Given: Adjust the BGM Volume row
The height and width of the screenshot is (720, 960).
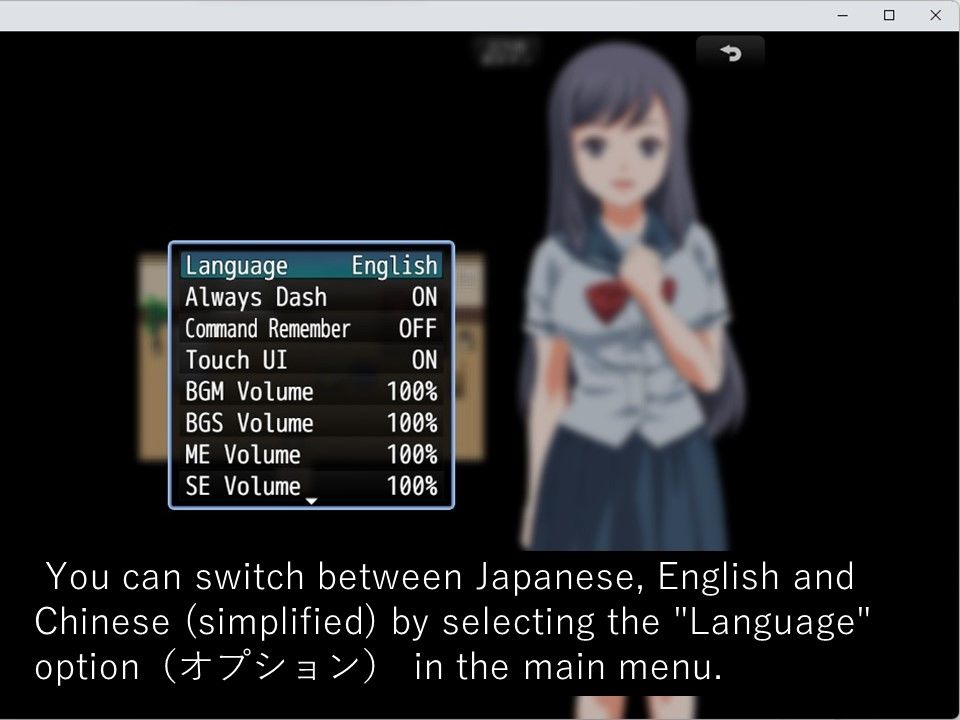Looking at the screenshot, I should (x=311, y=391).
